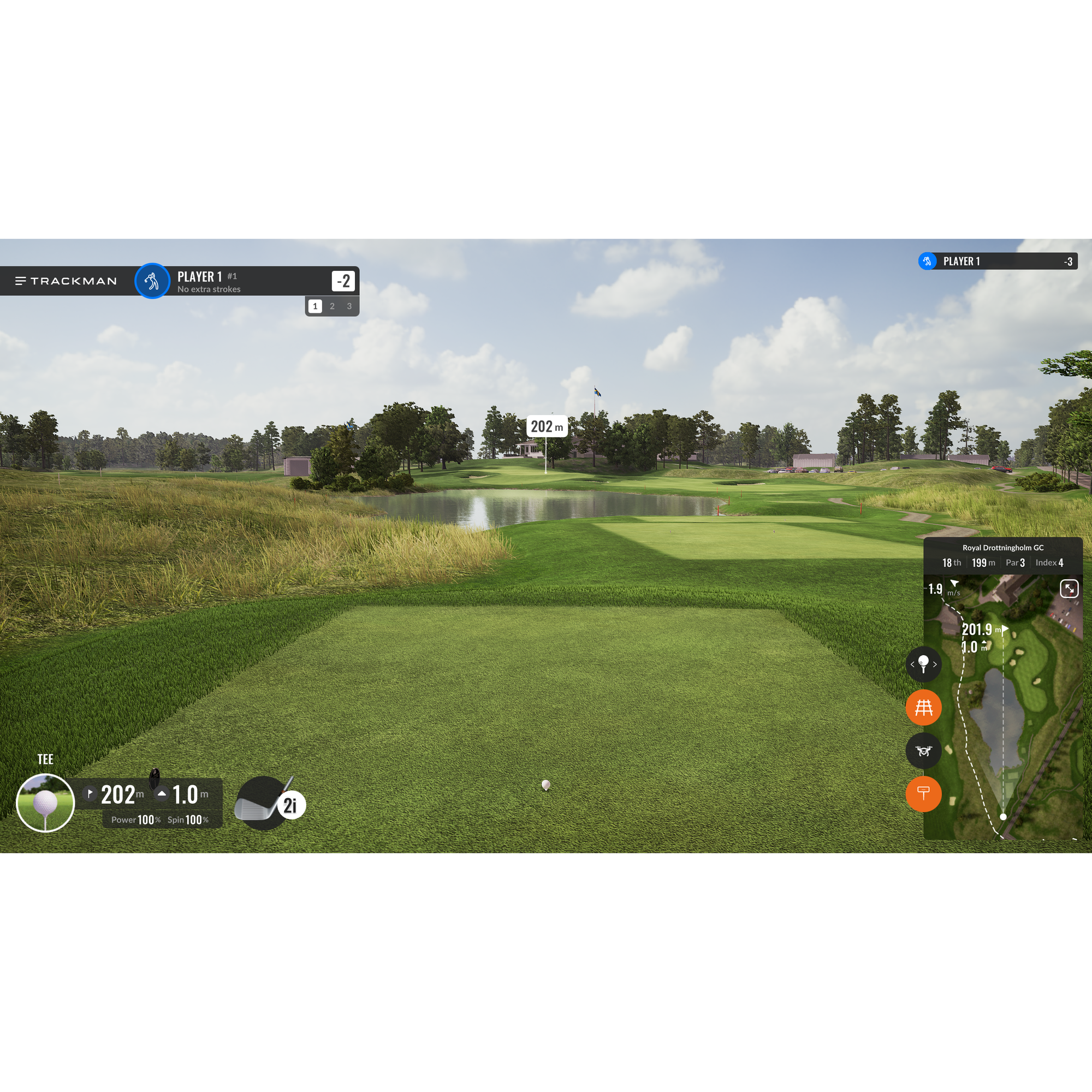This screenshot has height=1092, width=1092.
Task: Switch to hole tab 2 in the scorecard
Action: tap(332, 306)
